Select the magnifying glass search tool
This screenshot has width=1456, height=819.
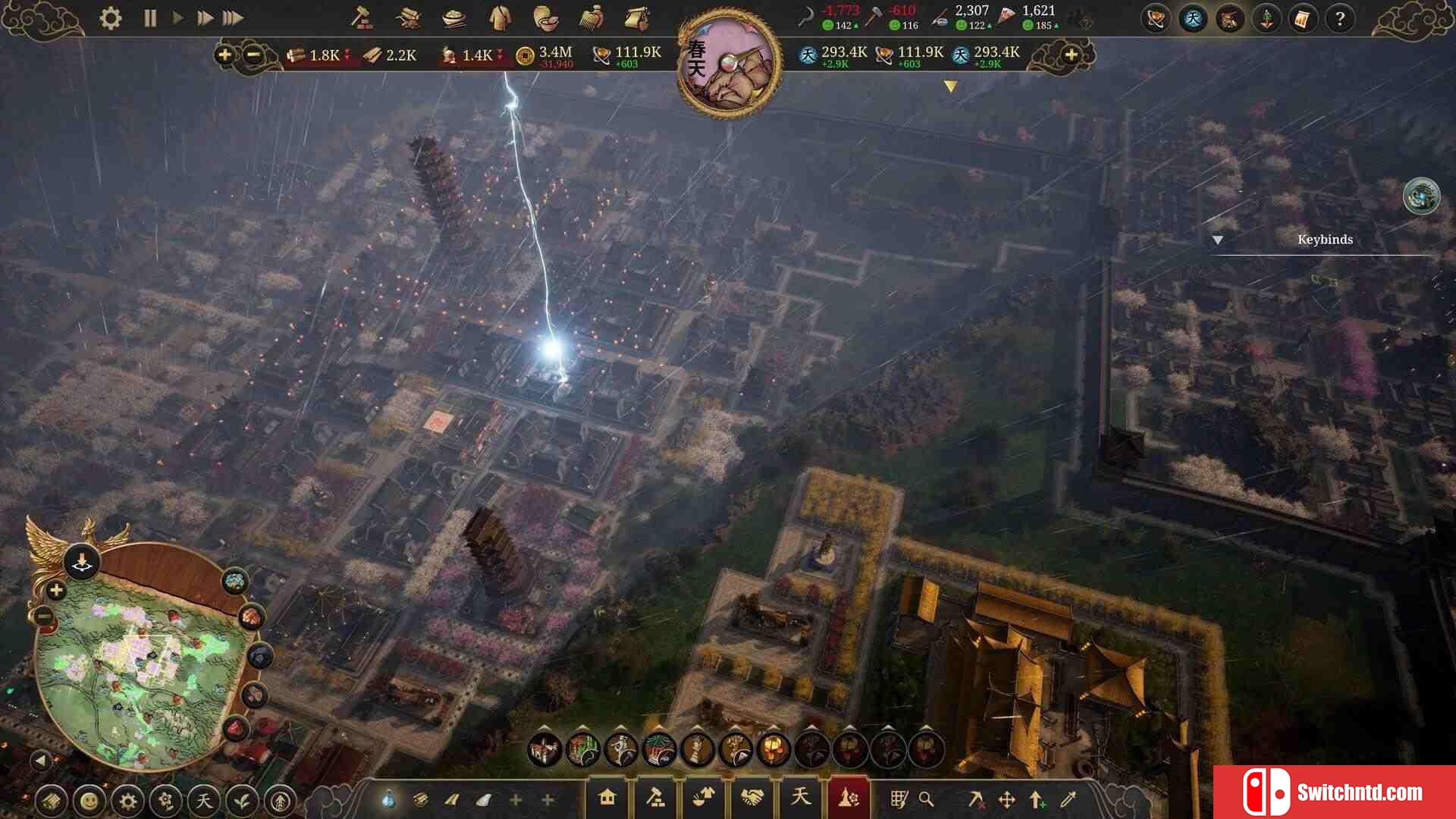coord(926,799)
